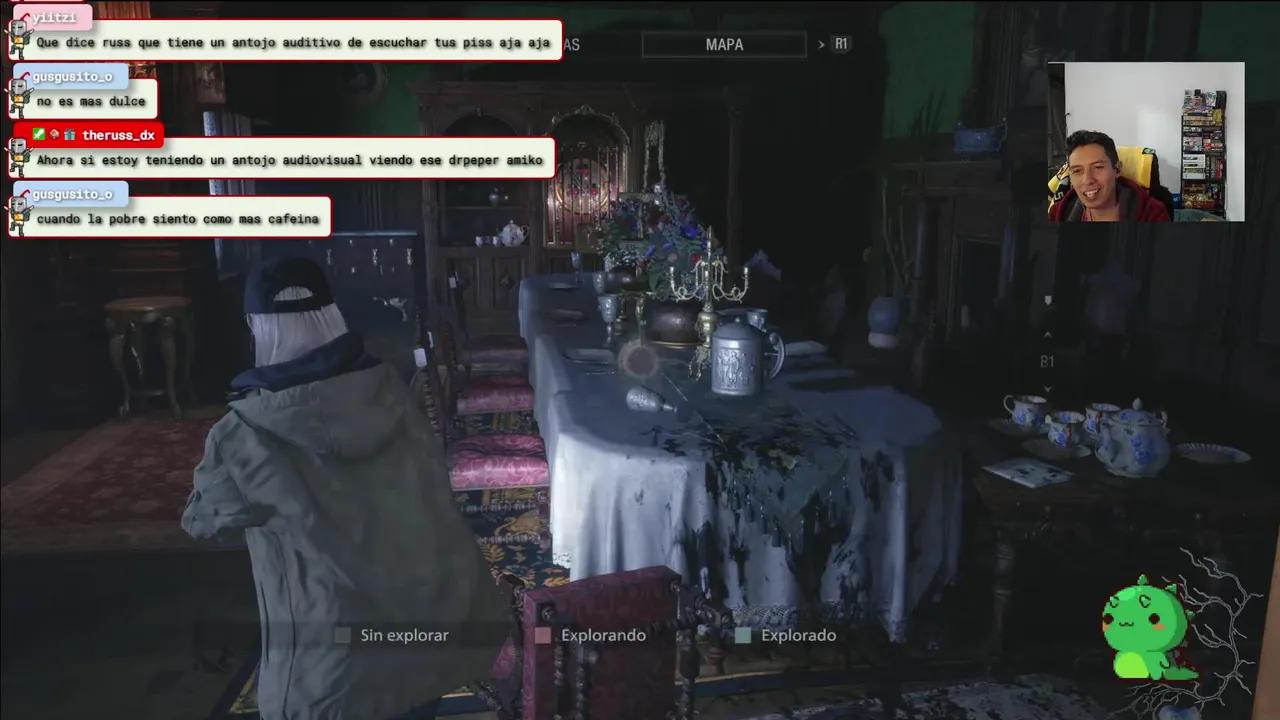Screen dimensions: 1280x720
Task: Click the knight avatar beside yiitzi's message
Action: tap(18, 35)
